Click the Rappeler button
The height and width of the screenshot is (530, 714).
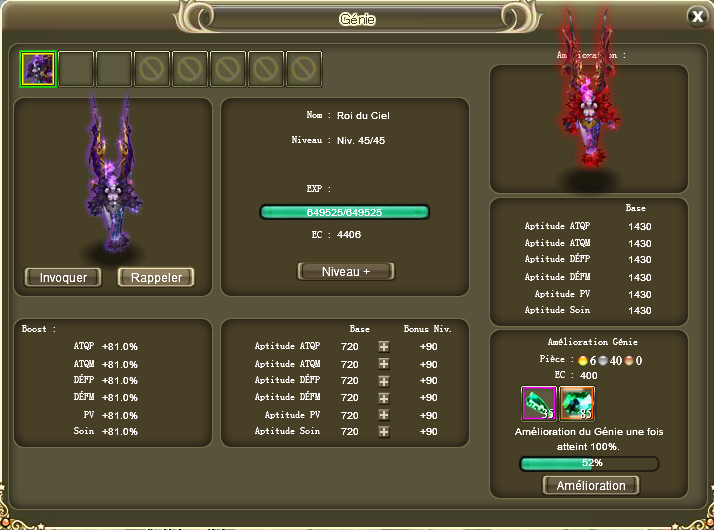coord(156,277)
